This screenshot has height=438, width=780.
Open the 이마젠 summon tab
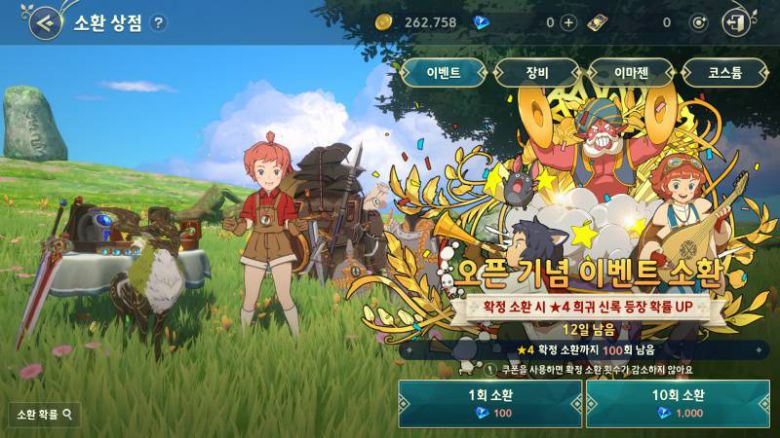point(630,73)
